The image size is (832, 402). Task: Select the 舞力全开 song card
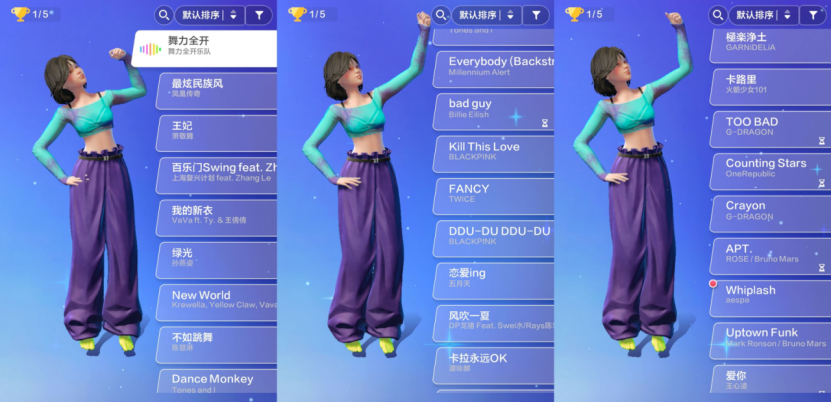[x=205, y=48]
